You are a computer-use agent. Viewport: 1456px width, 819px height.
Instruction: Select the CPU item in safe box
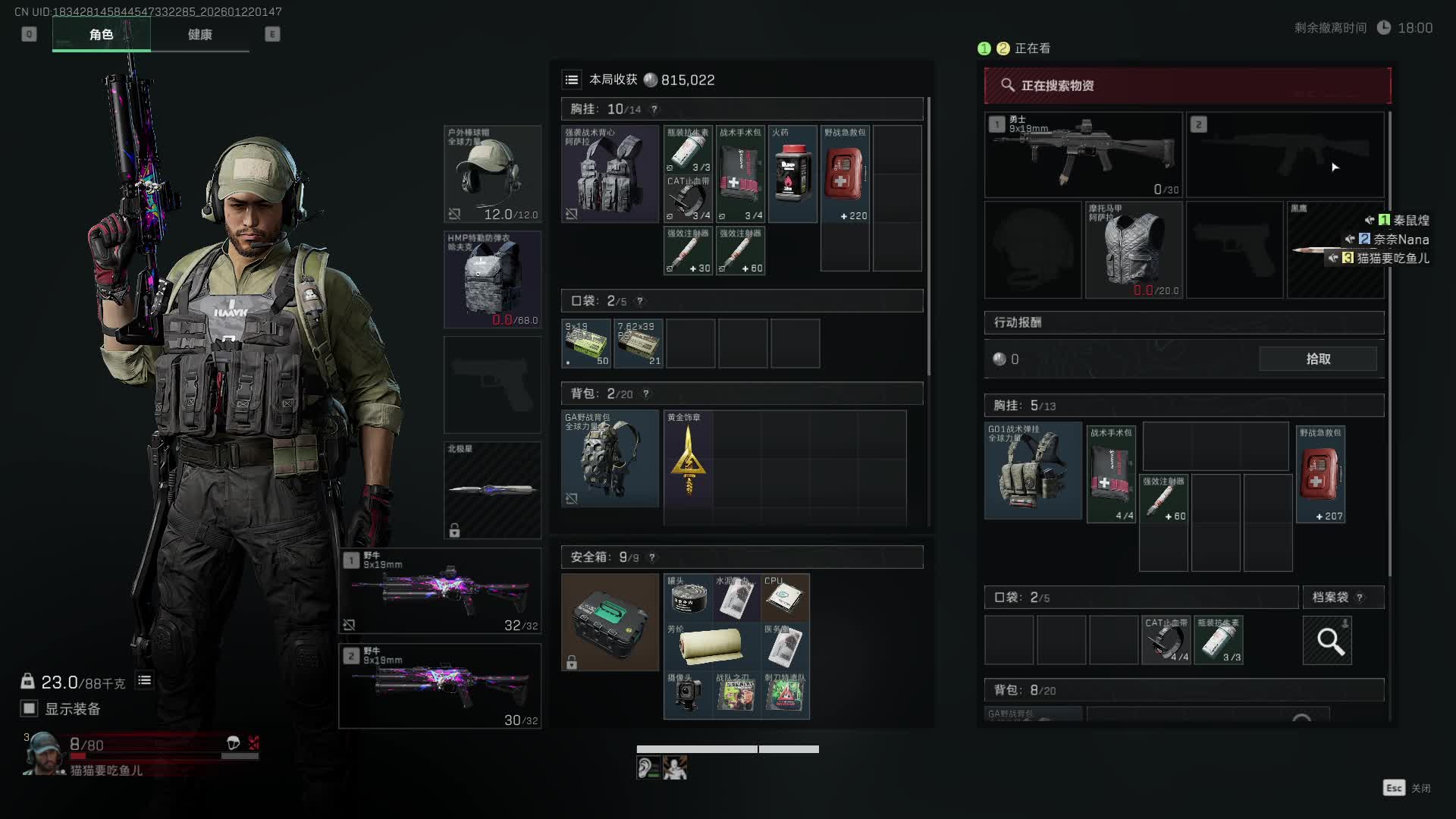(784, 598)
